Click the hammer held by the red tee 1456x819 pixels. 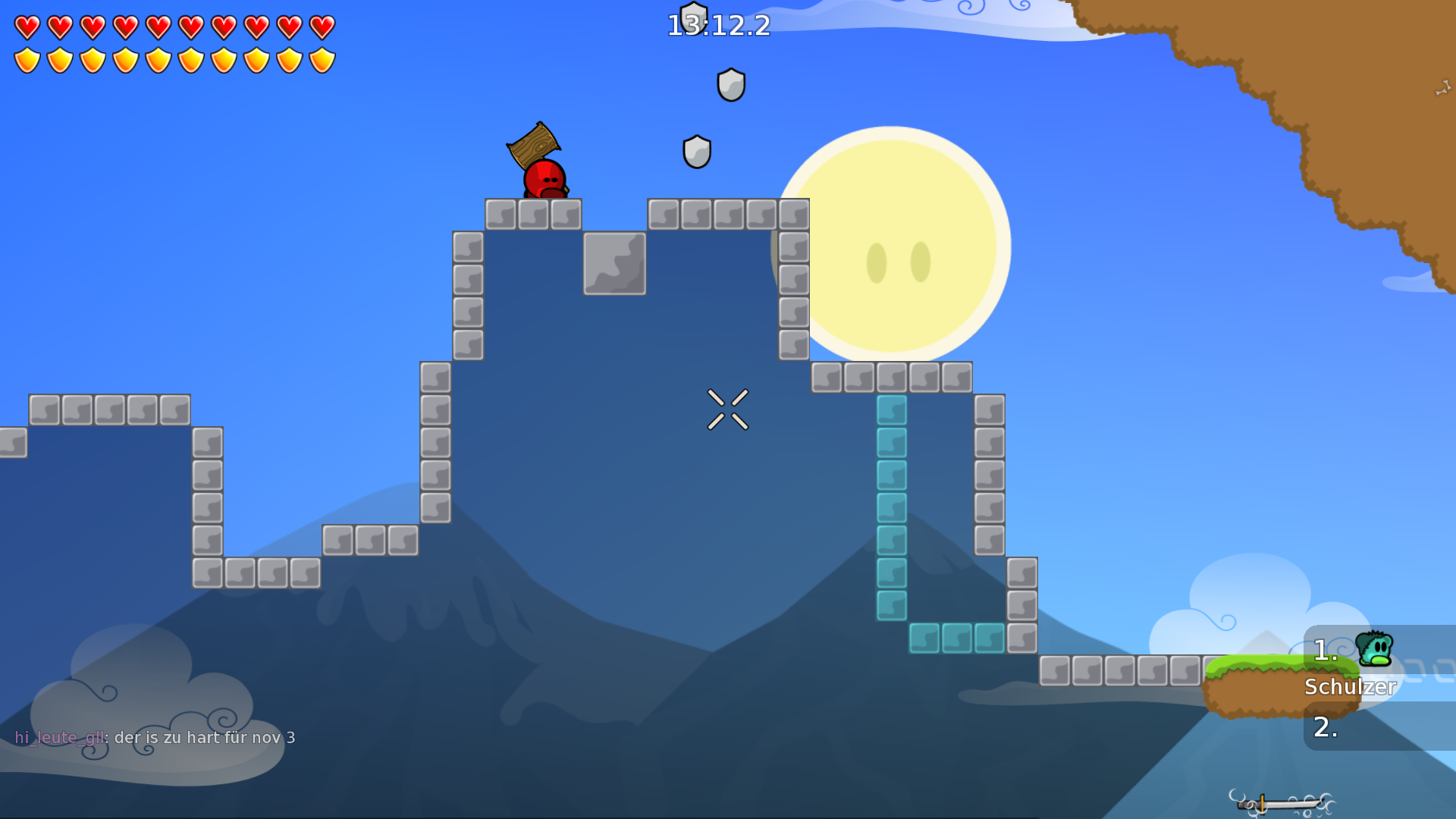pos(534,146)
